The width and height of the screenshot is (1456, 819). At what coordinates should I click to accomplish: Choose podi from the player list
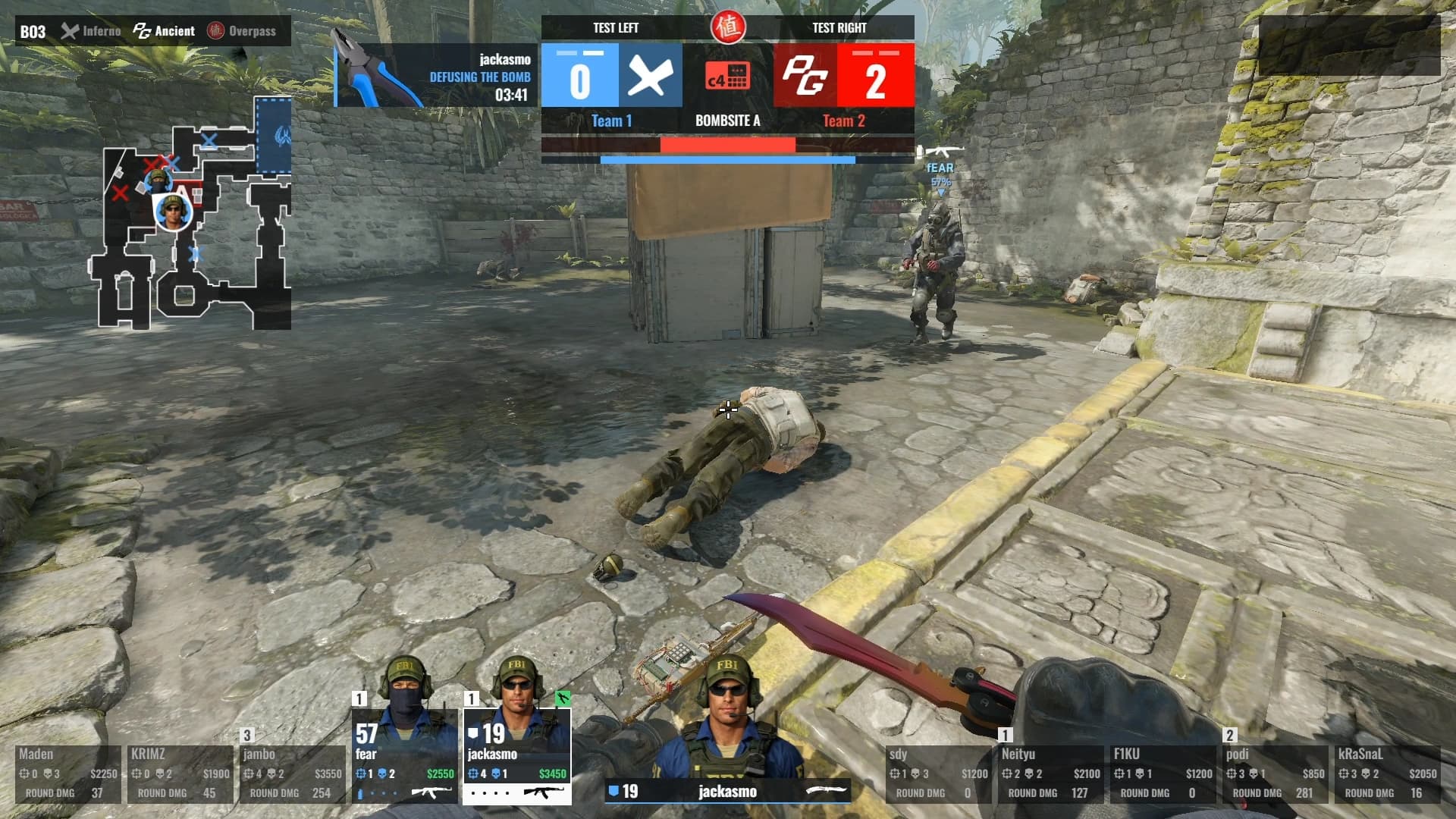point(1275,773)
